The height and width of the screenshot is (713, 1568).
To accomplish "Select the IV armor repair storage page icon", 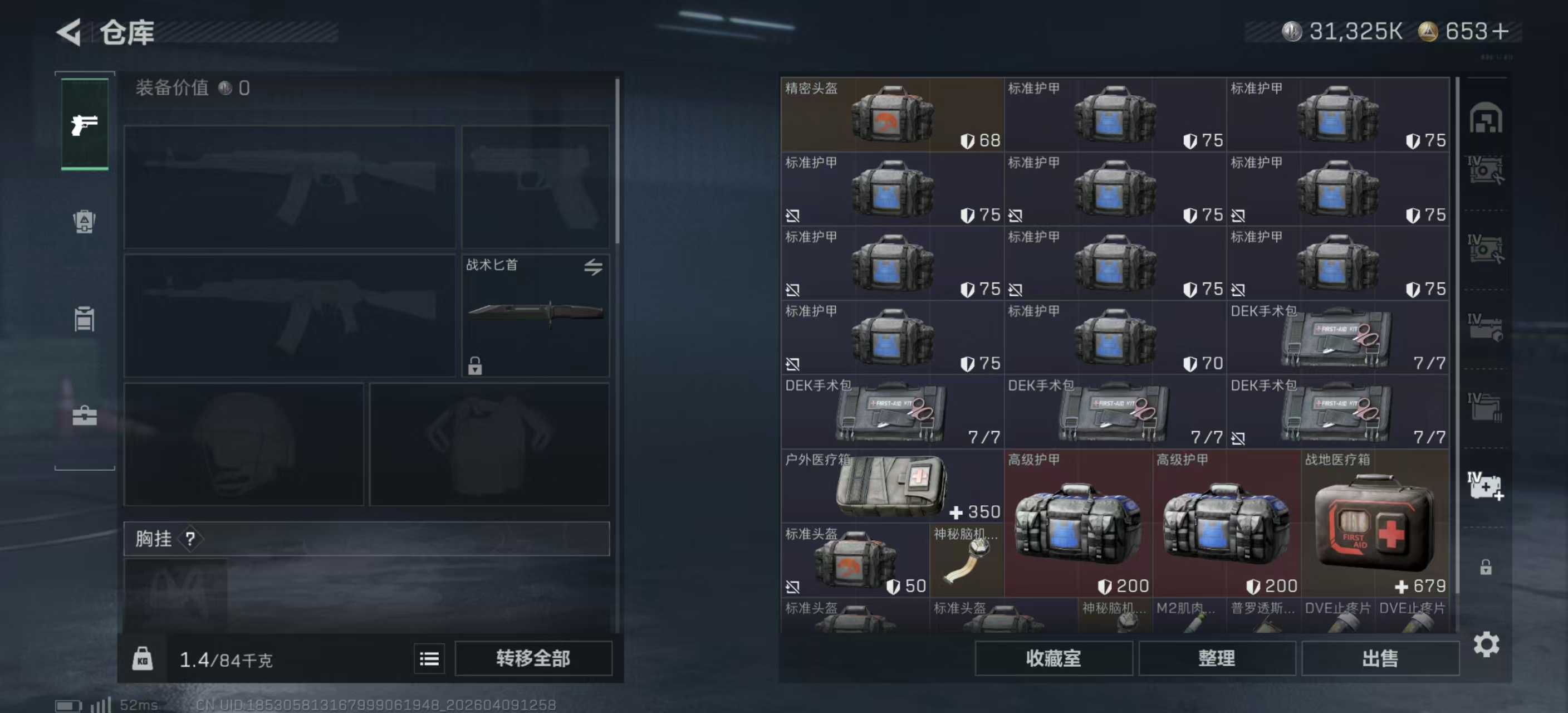I will [1486, 170].
